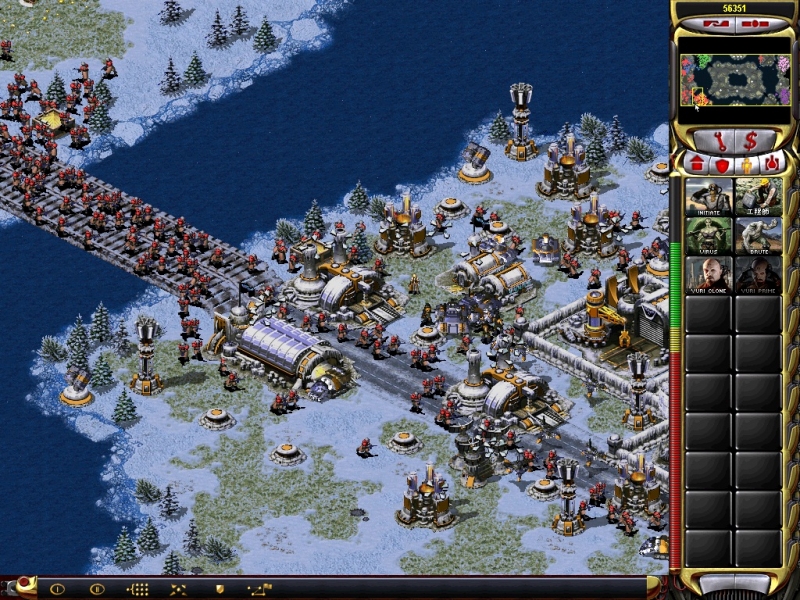800x600 pixels.
Task: Train a Yuri Clone
Action: (x=710, y=275)
